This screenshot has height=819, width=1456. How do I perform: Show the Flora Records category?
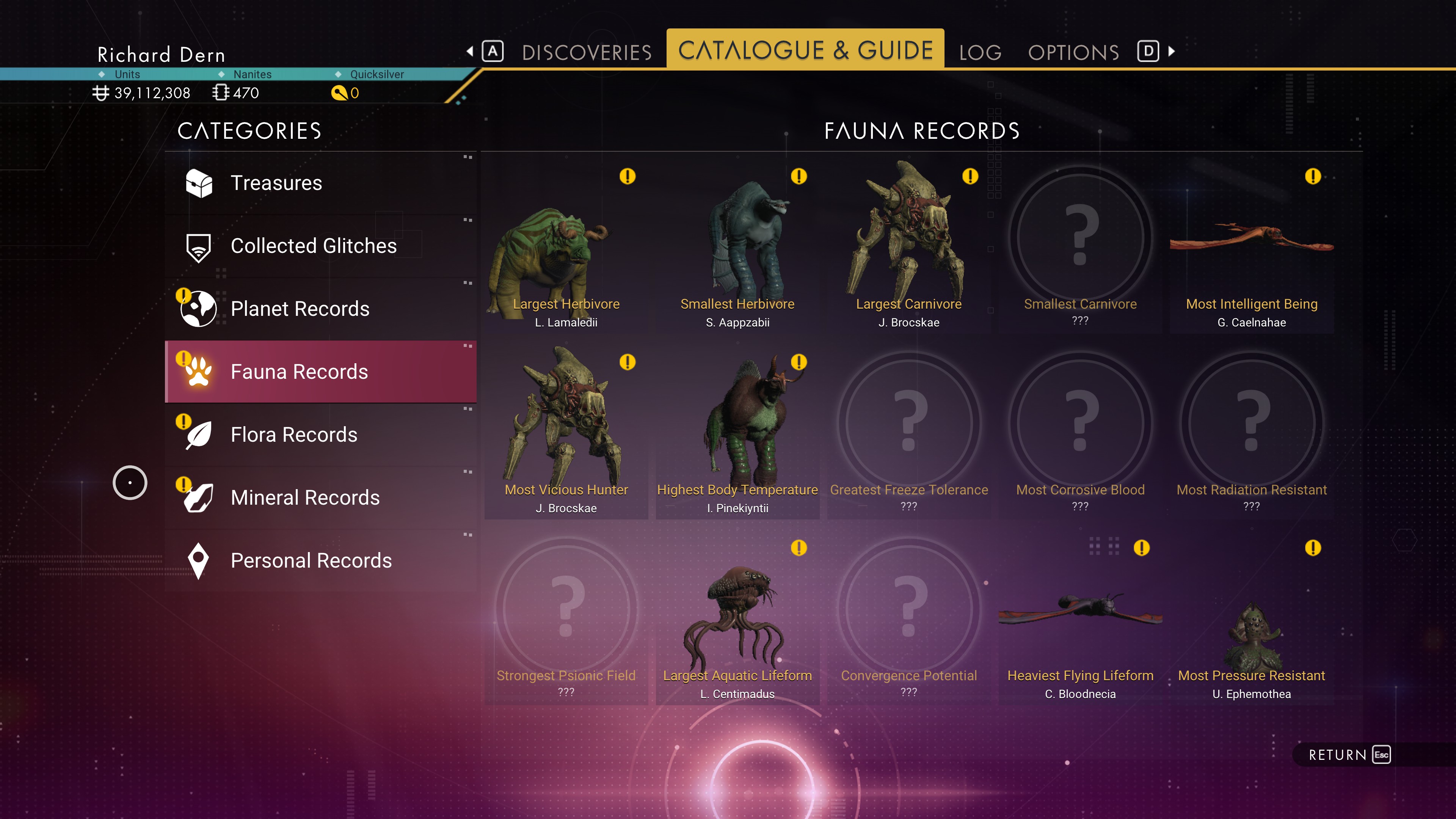click(320, 435)
